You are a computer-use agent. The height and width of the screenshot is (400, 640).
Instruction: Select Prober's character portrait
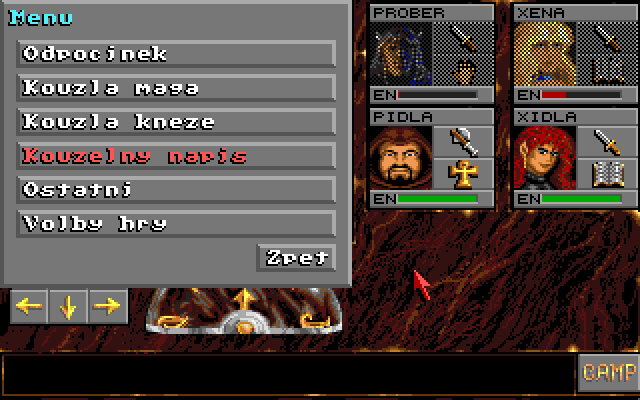[401, 53]
